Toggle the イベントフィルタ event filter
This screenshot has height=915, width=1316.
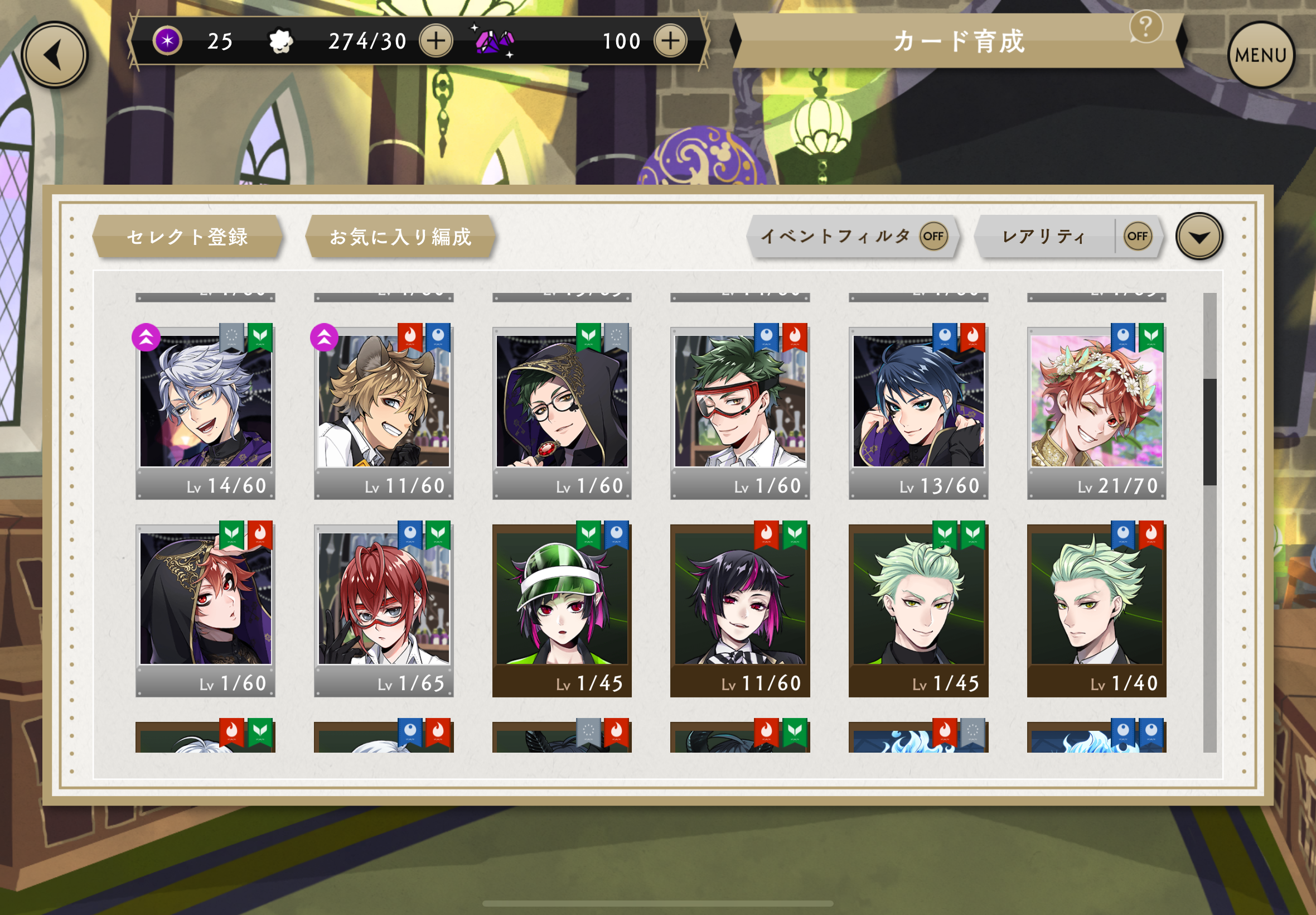tap(933, 236)
